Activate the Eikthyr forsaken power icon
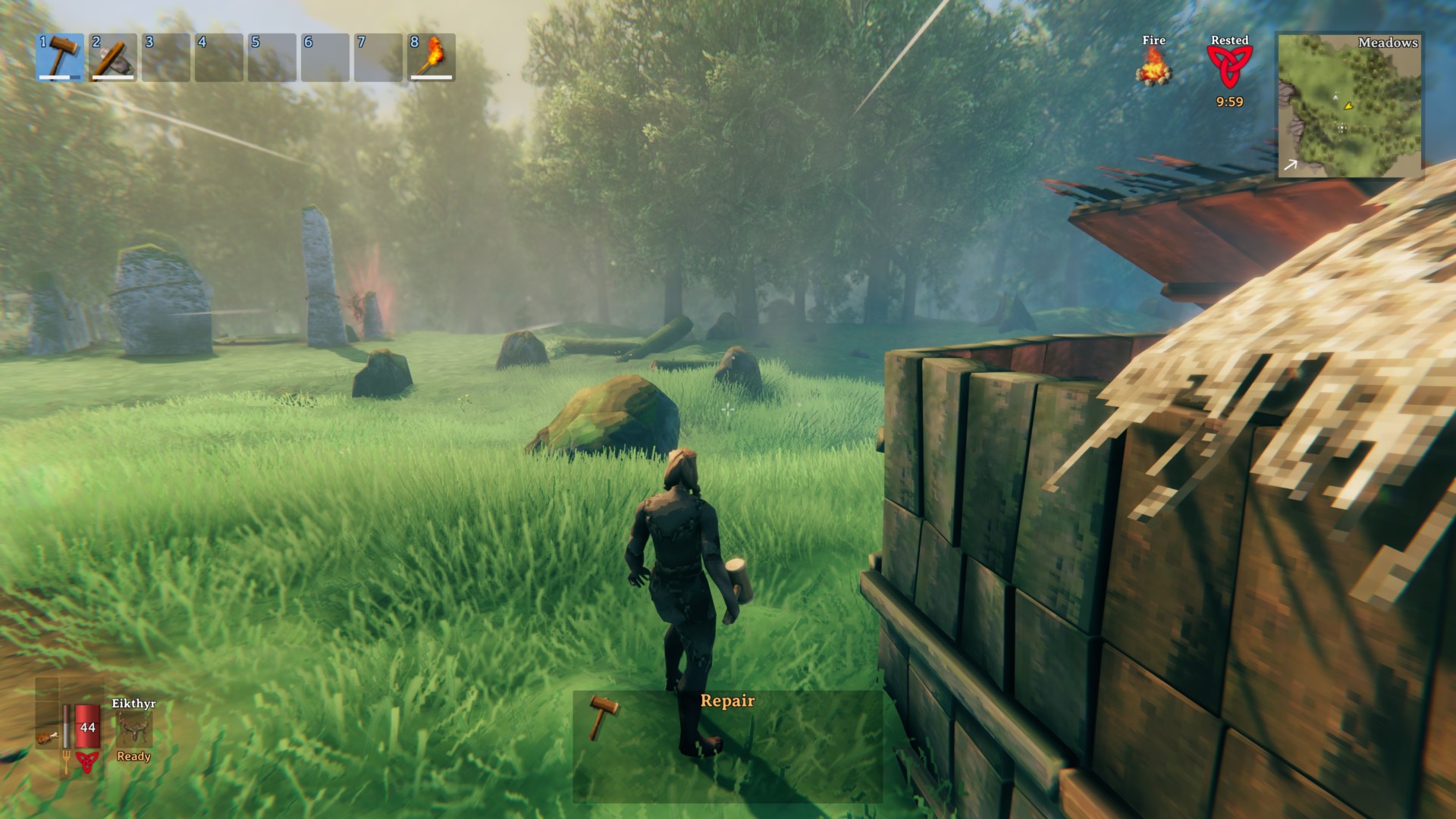The height and width of the screenshot is (819, 1456). [134, 730]
